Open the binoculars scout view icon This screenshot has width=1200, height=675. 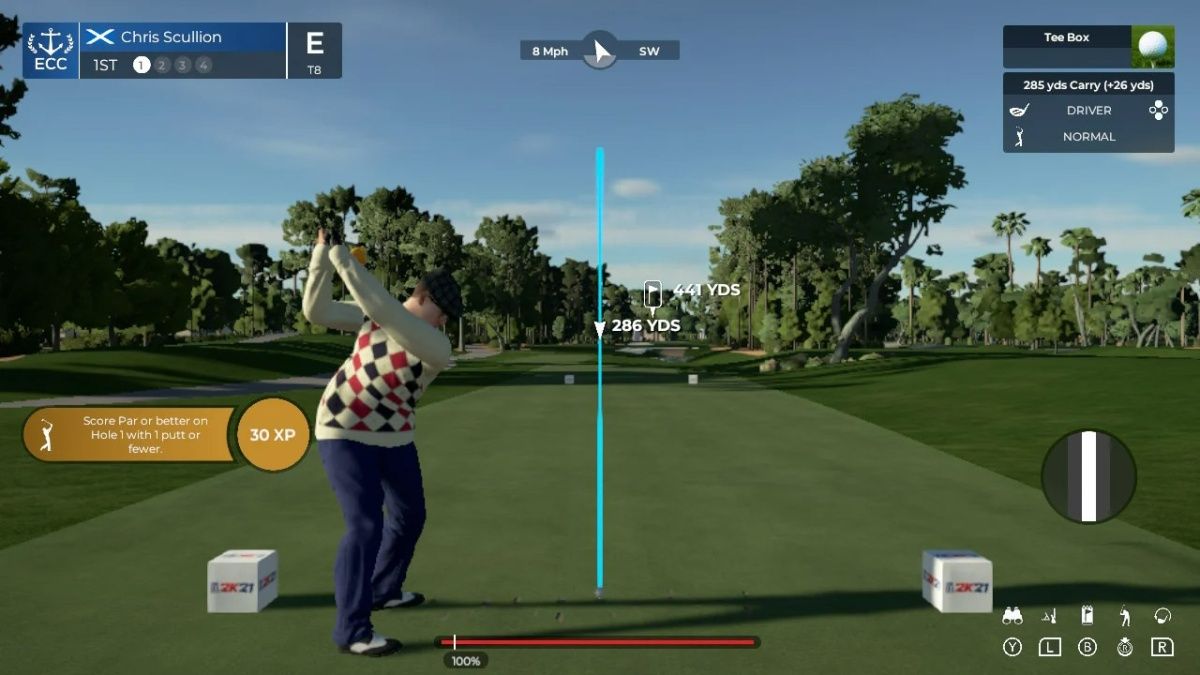point(1012,617)
